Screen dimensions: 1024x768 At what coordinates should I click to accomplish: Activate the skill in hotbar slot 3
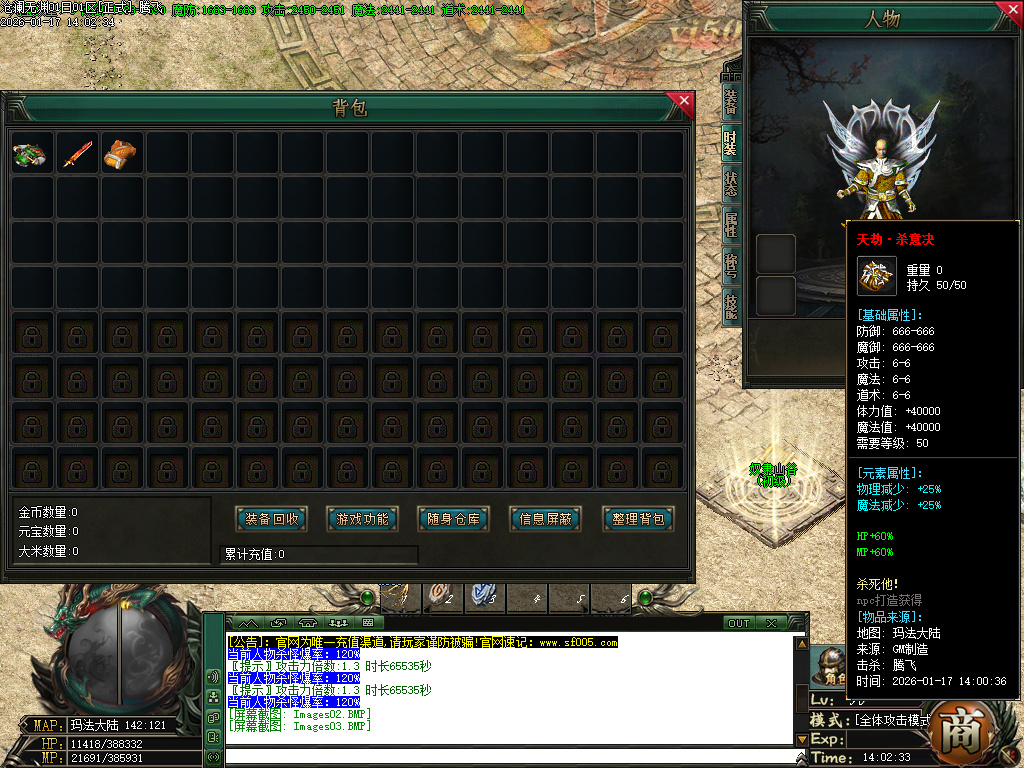(x=485, y=597)
